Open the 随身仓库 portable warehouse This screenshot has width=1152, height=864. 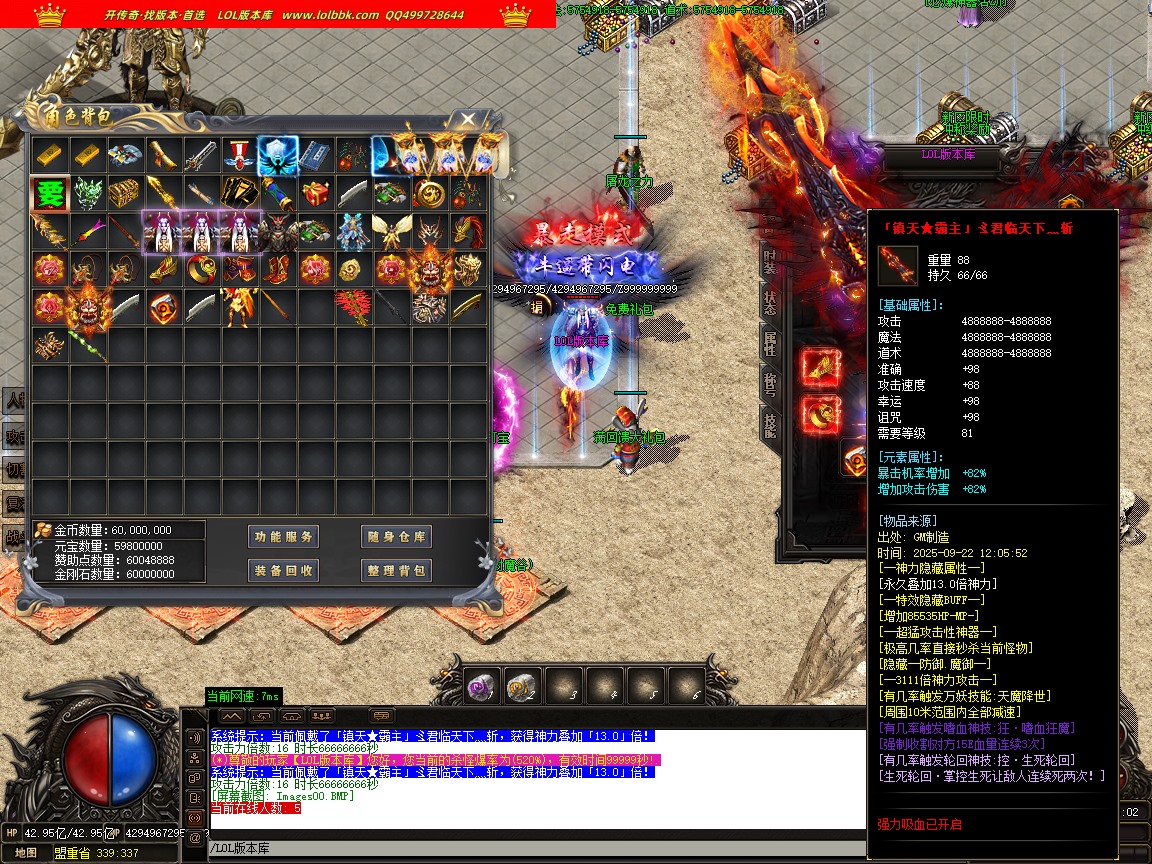(x=396, y=537)
